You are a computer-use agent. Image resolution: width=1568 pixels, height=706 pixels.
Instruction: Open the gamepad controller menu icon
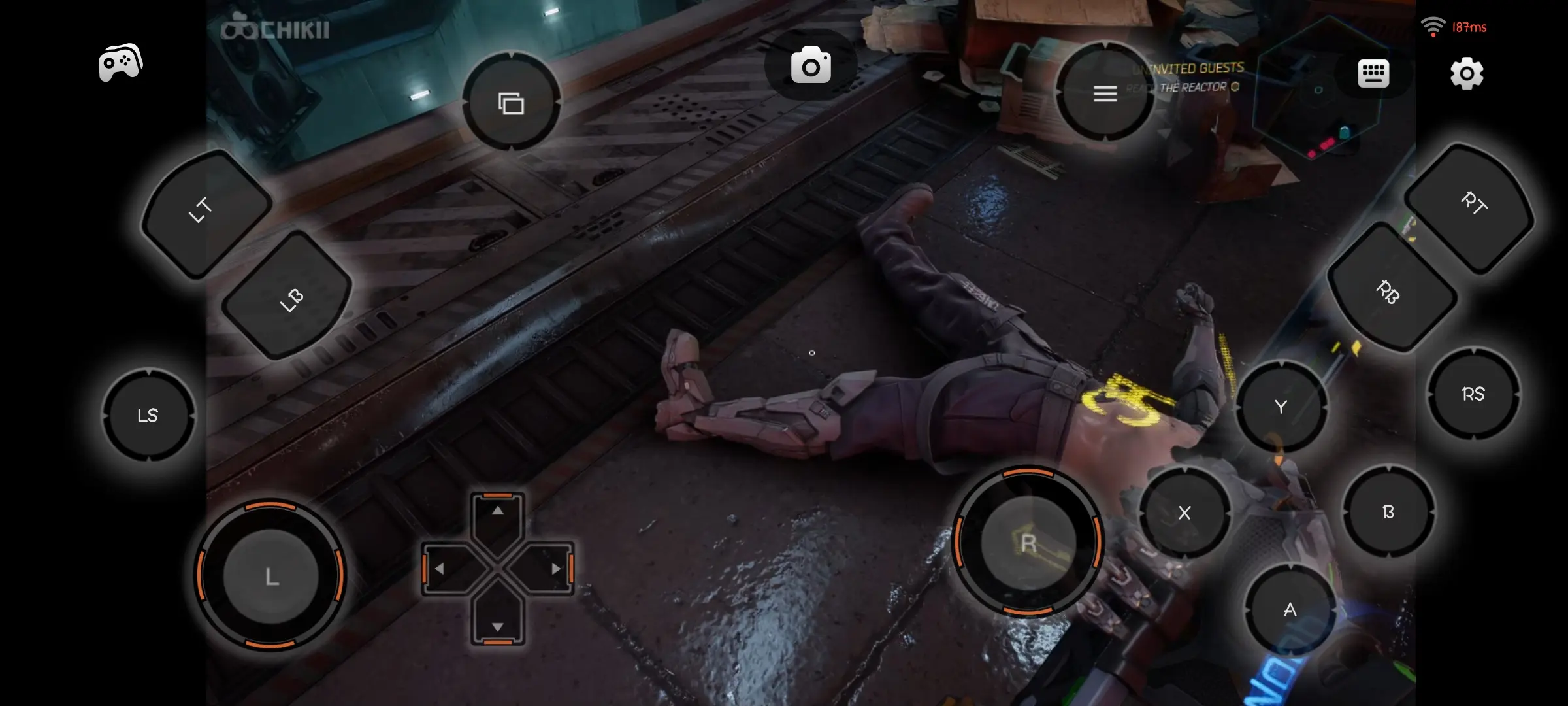coord(120,63)
